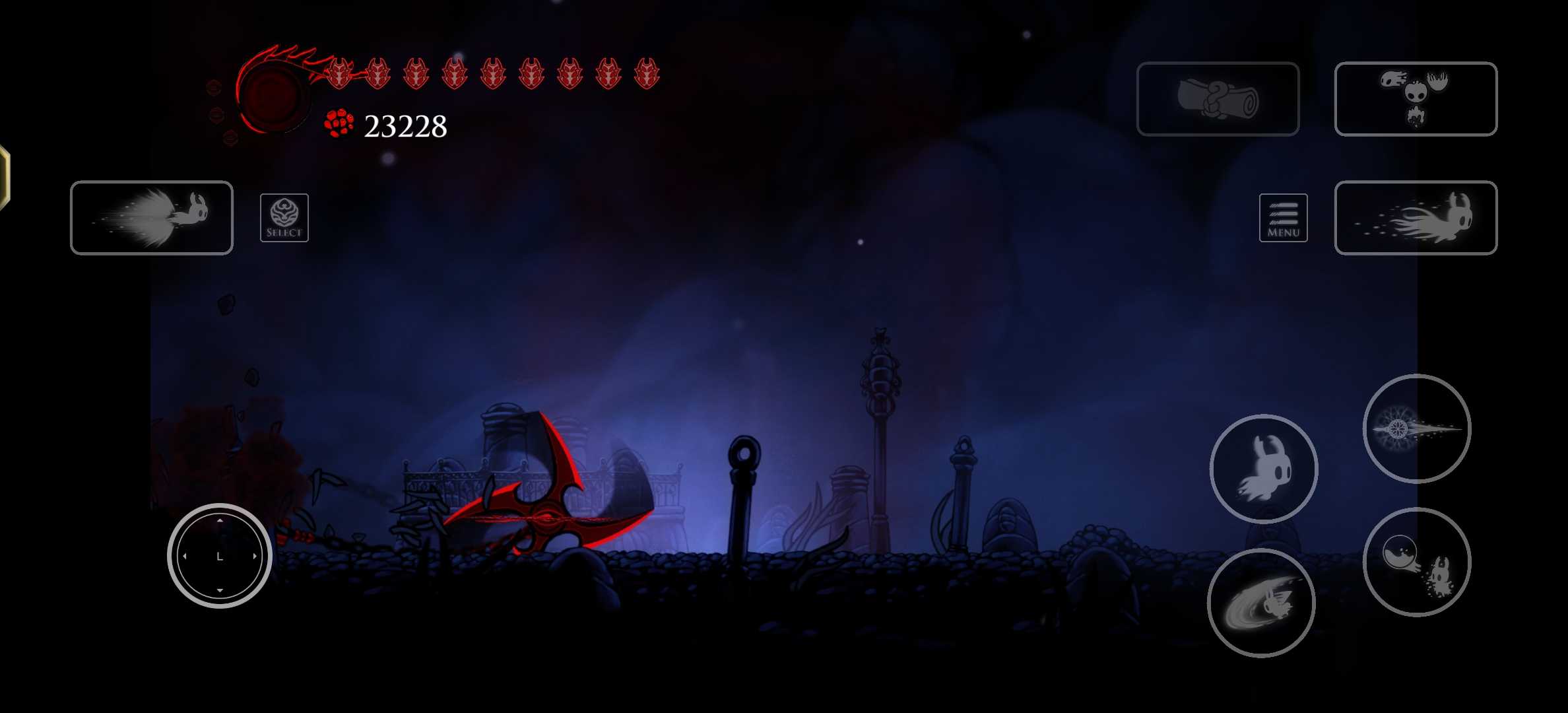This screenshot has height=713, width=1568.
Task: Tap the three masks button
Action: point(1416,99)
